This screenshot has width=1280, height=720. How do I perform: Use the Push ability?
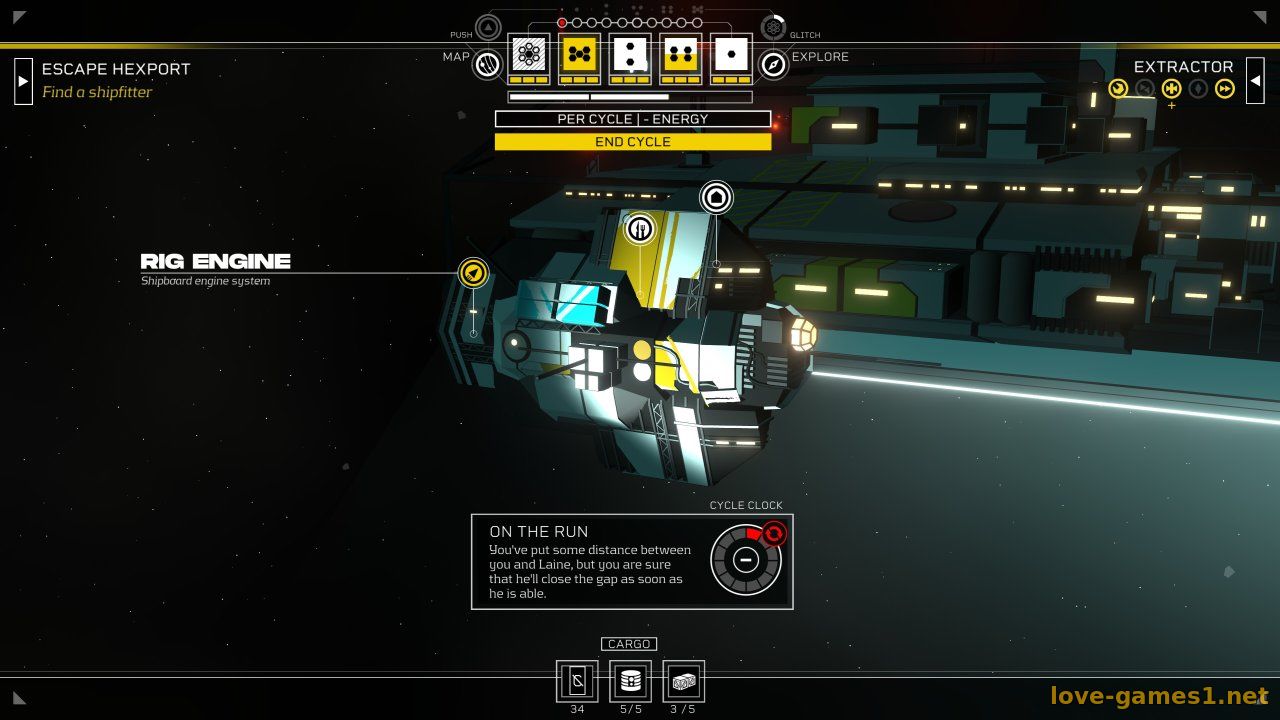[x=488, y=27]
